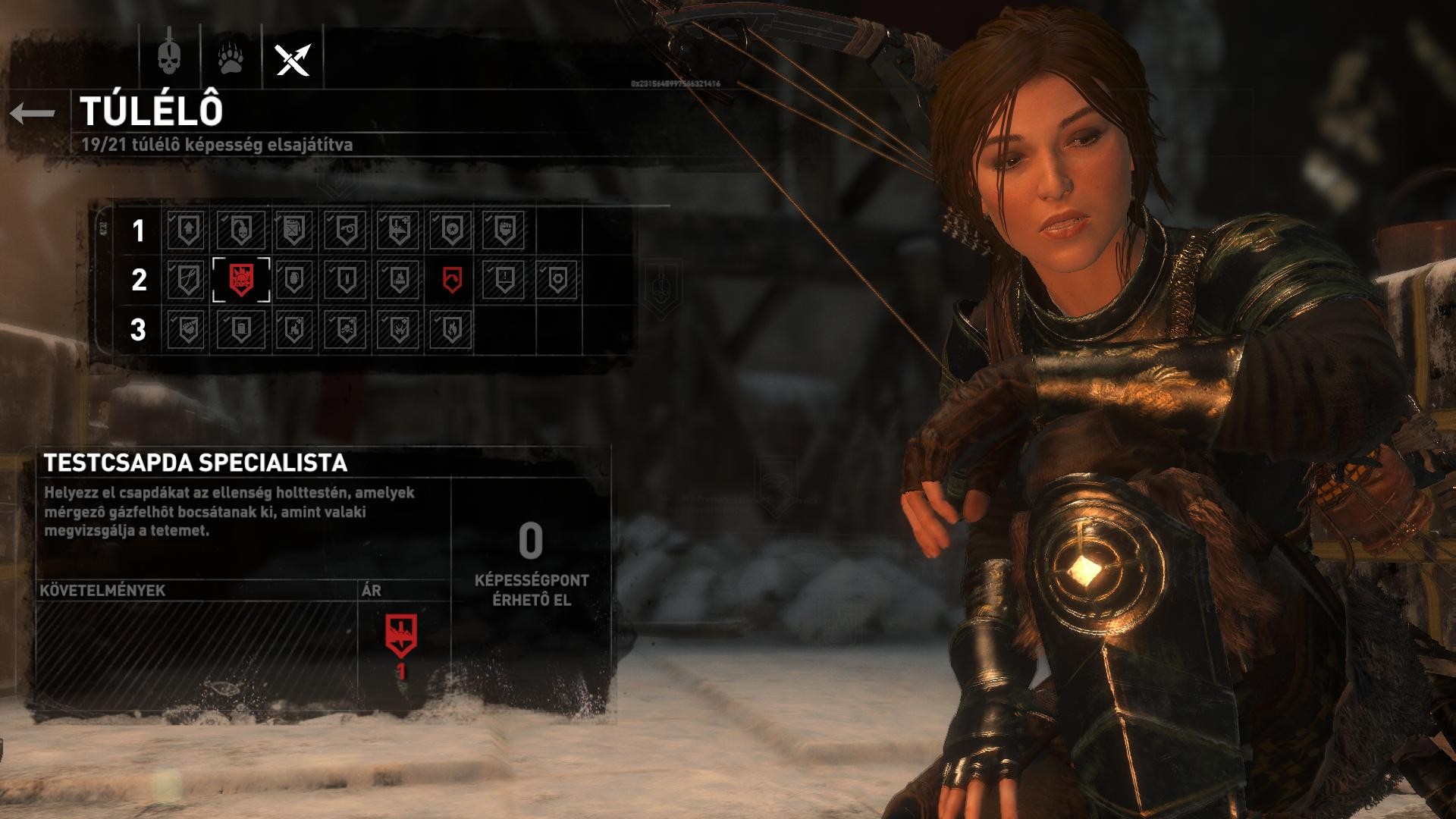Pick the trash can skill in tier 3
Screen dimensions: 1456x819
[240, 330]
